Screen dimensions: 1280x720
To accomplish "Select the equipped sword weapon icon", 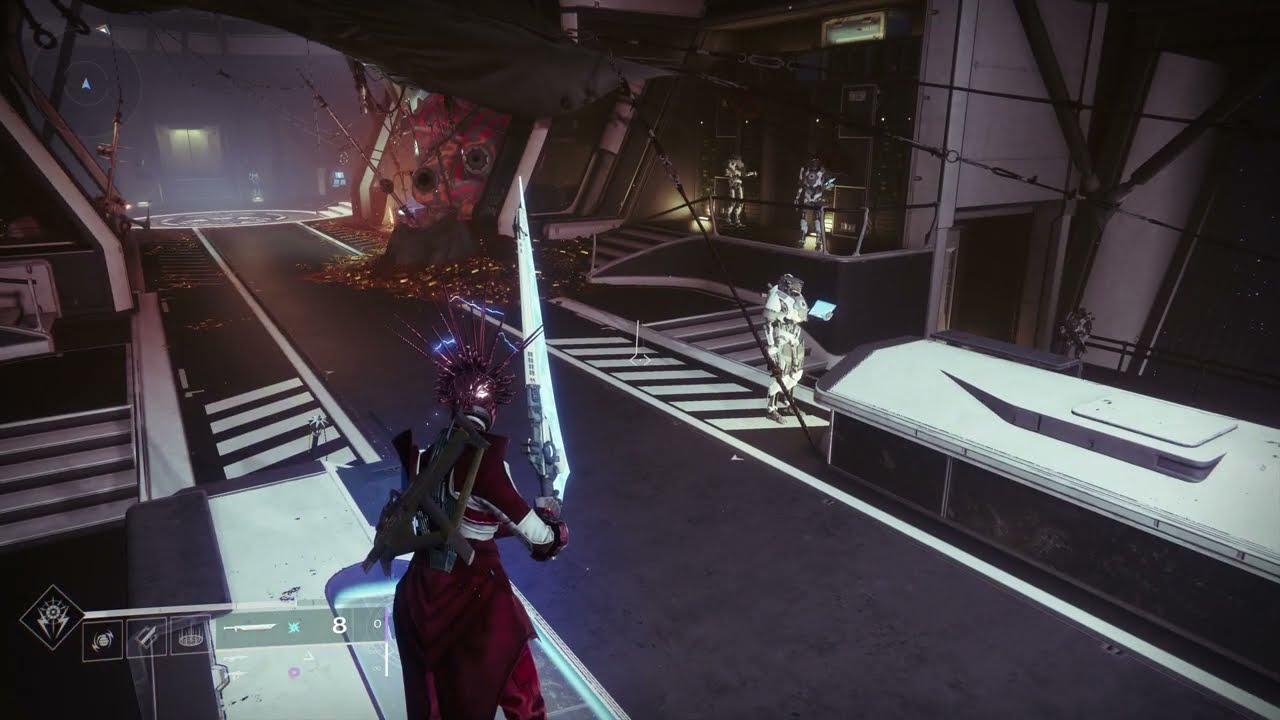I will click(x=250, y=627).
